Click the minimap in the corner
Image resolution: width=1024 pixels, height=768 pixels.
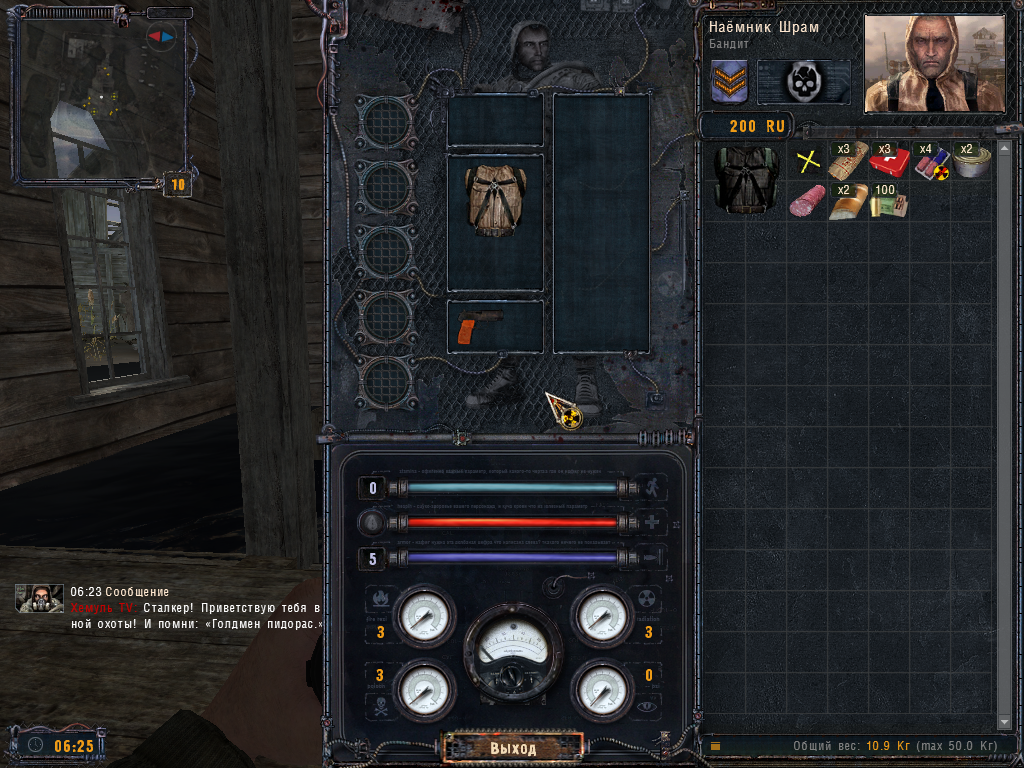point(100,97)
